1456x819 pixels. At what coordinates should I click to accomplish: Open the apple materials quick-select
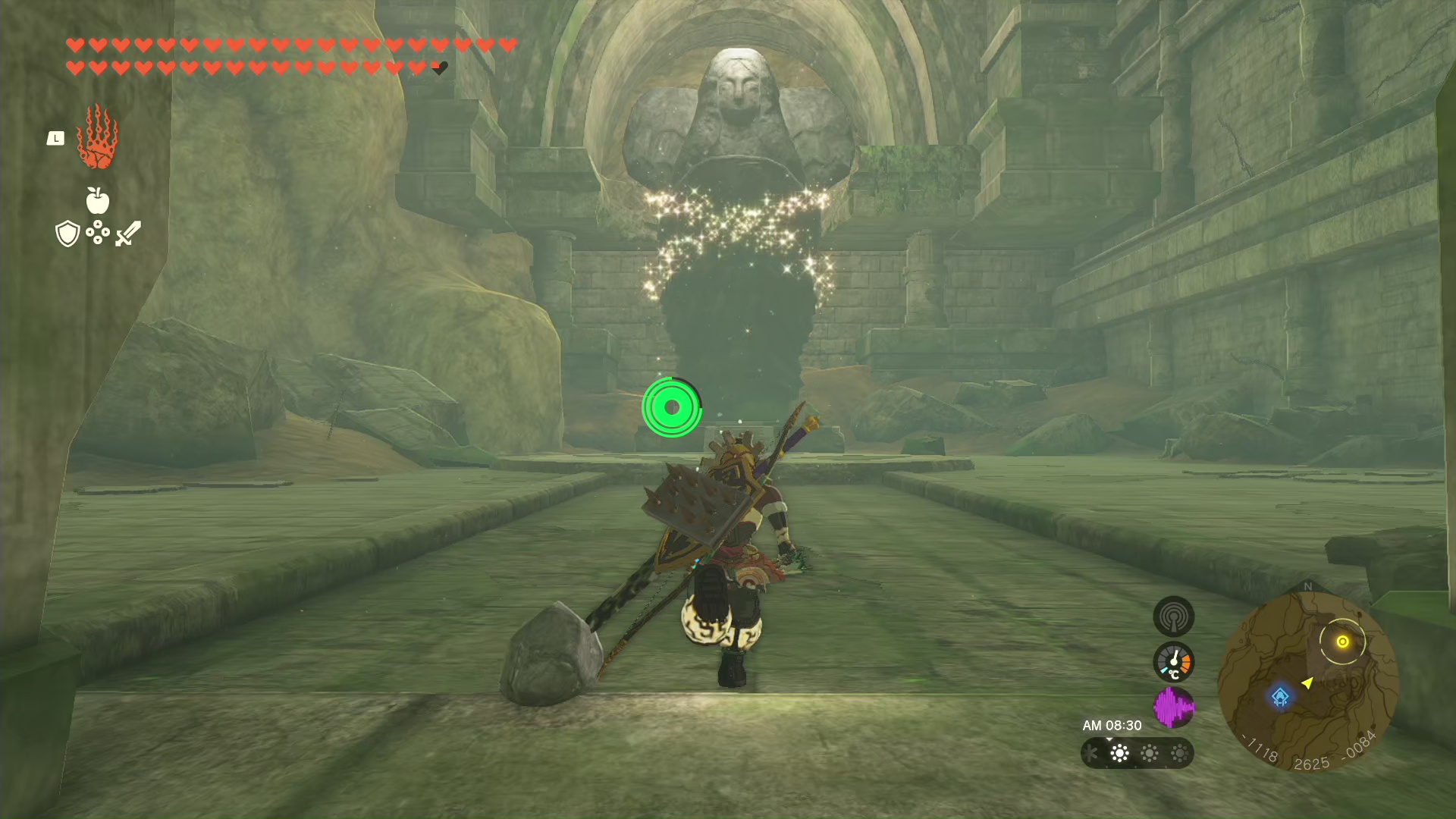97,200
